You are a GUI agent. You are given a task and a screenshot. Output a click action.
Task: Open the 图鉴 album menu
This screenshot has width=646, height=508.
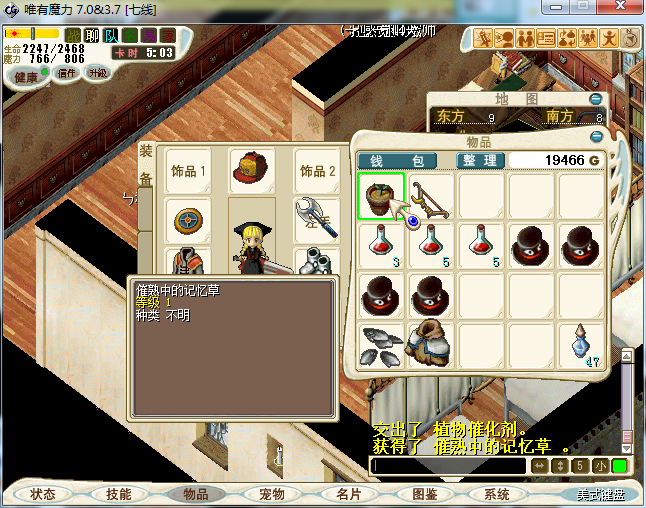424,494
